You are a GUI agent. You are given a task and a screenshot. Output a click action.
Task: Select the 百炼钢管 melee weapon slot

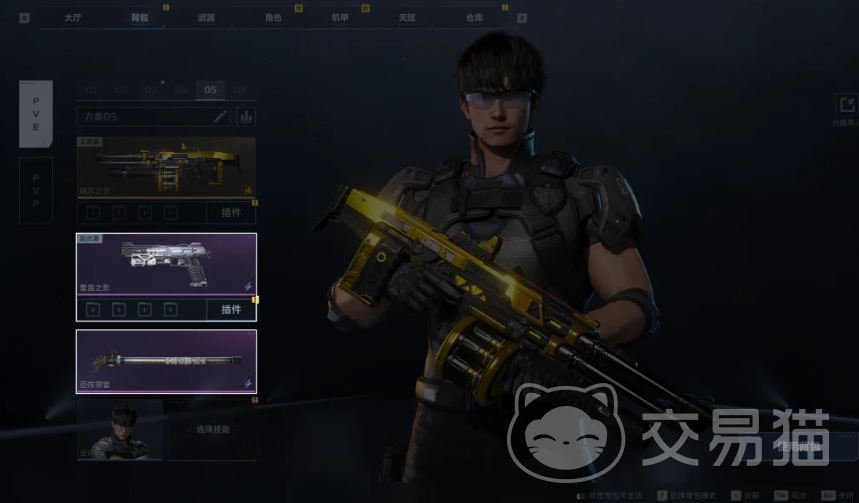point(166,361)
